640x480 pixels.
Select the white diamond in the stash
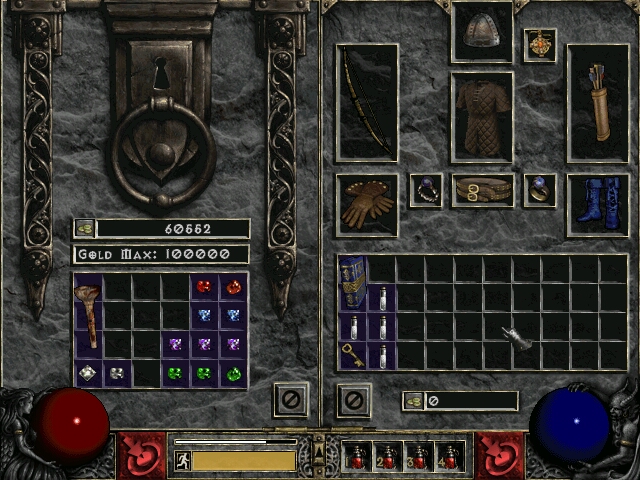click(x=88, y=374)
